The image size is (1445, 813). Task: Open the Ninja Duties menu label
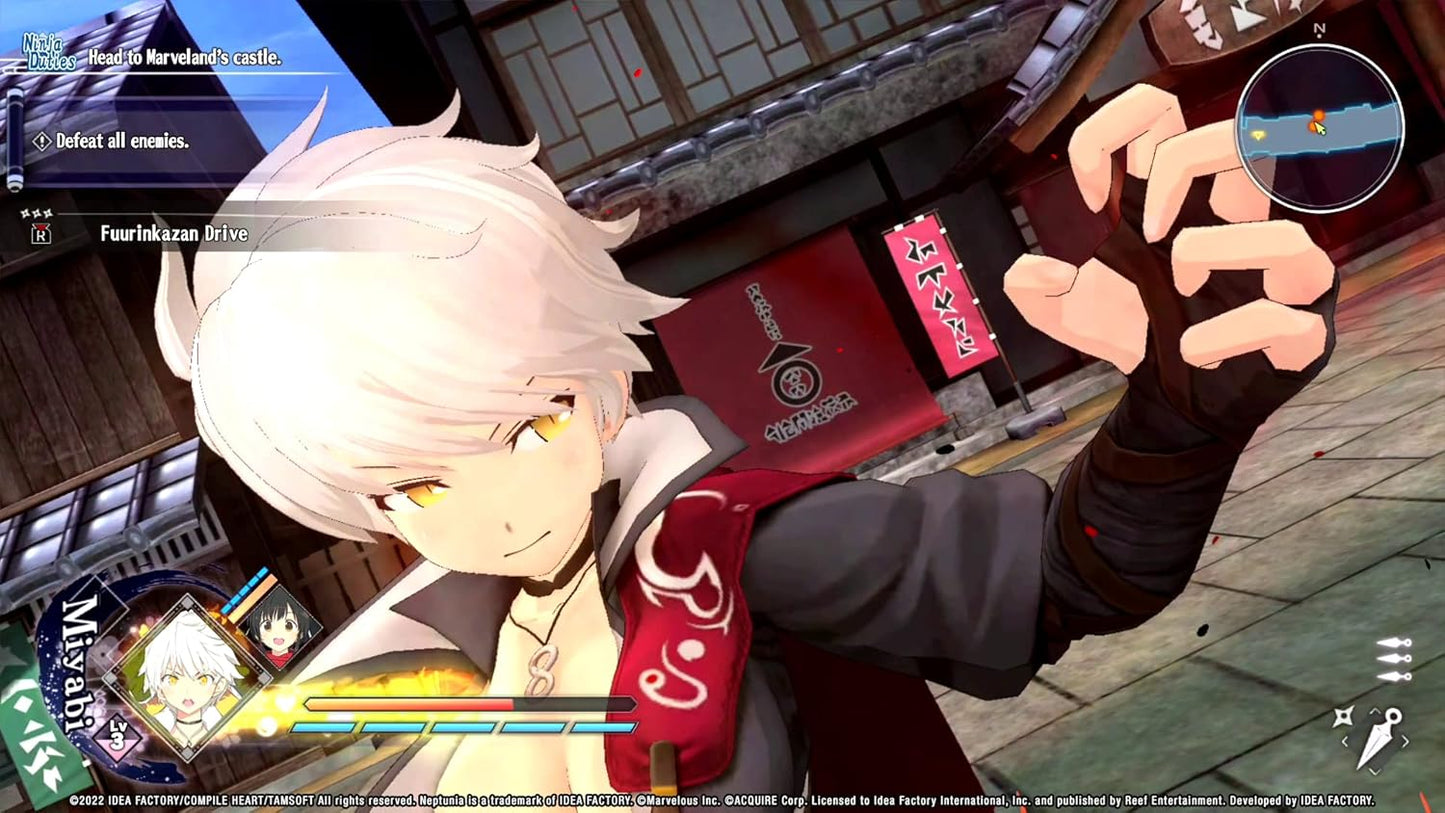[50, 51]
